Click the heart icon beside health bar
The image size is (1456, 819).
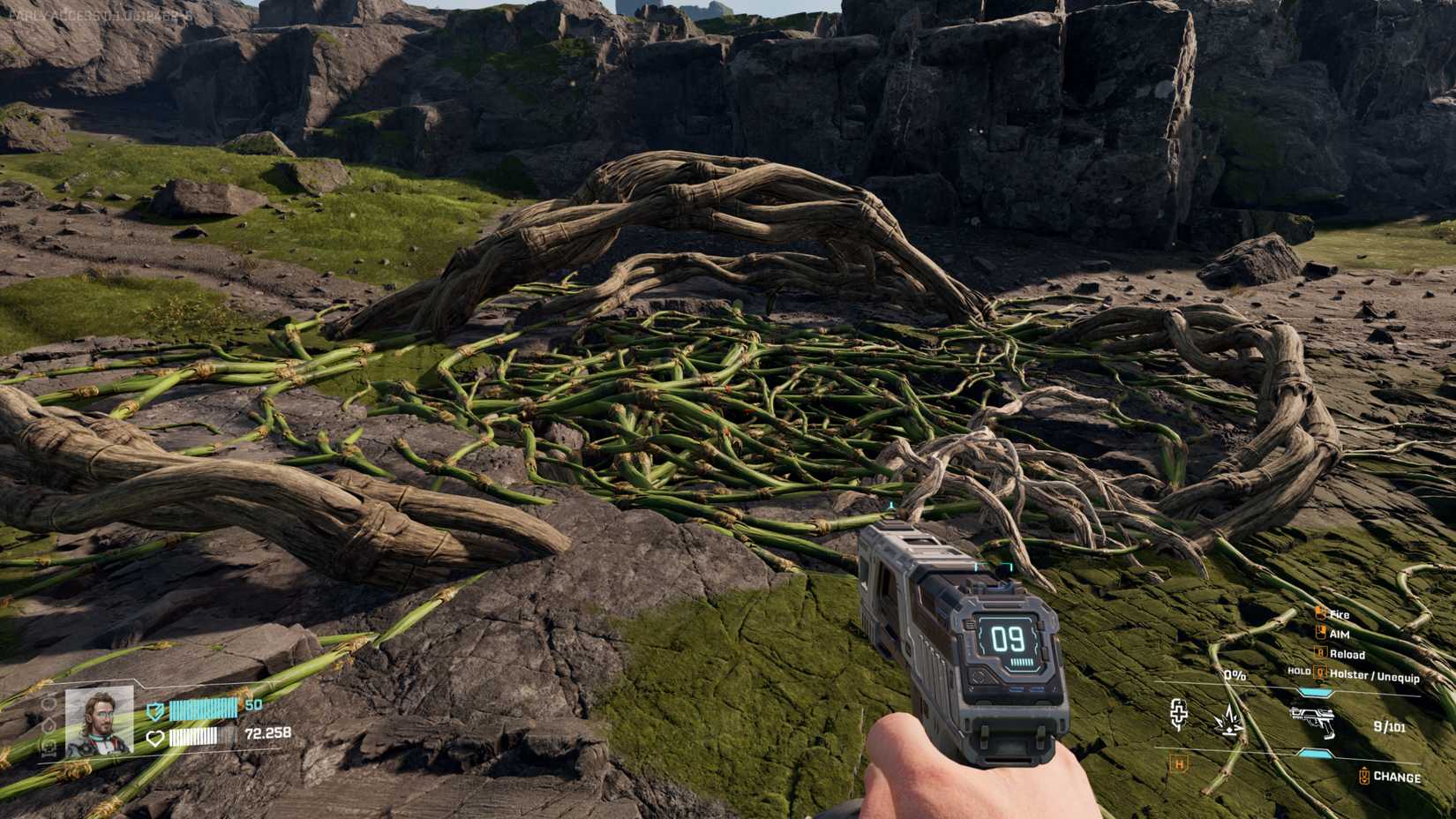tap(155, 738)
